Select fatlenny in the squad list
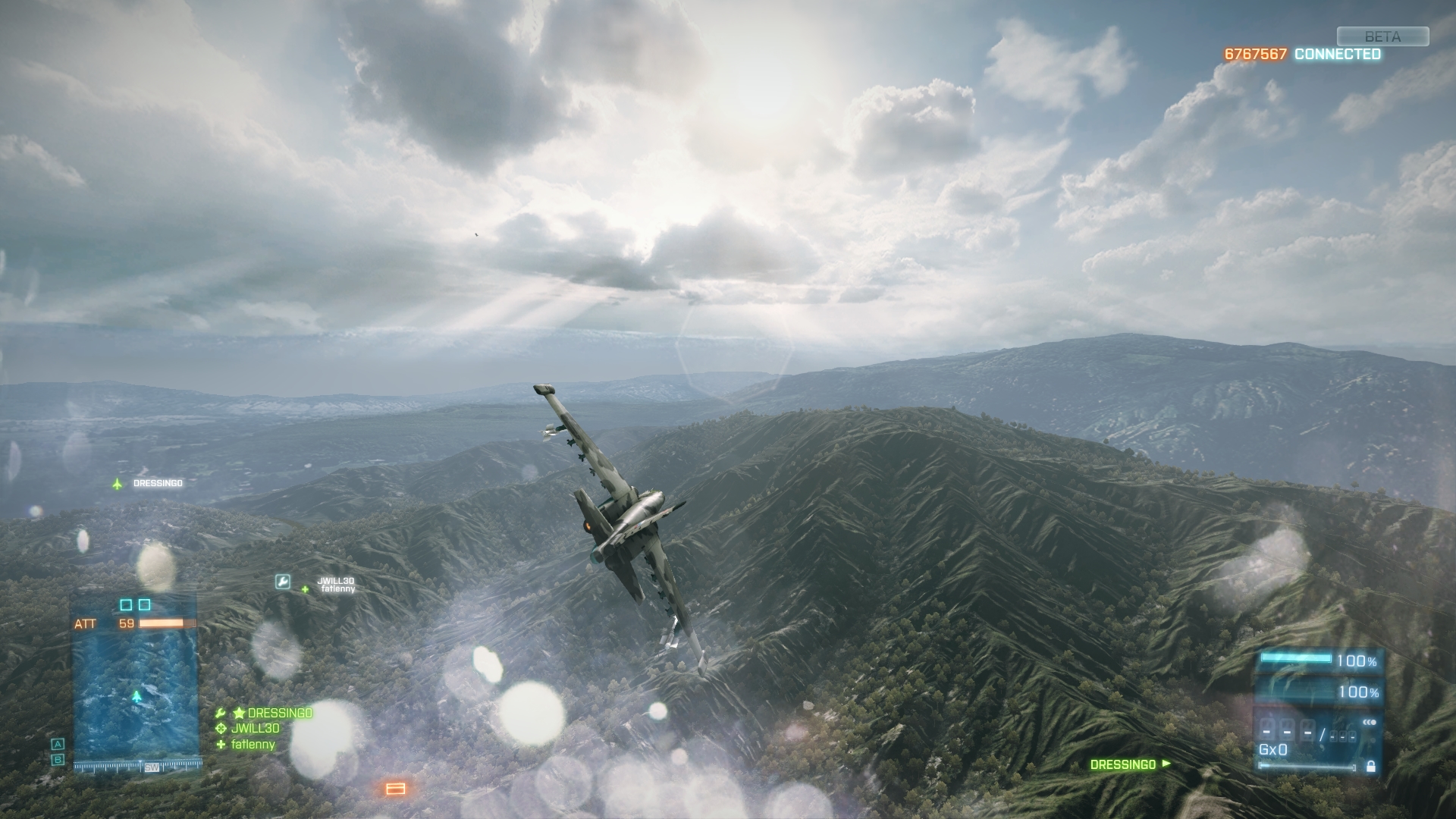This screenshot has height=819, width=1456. click(x=253, y=745)
